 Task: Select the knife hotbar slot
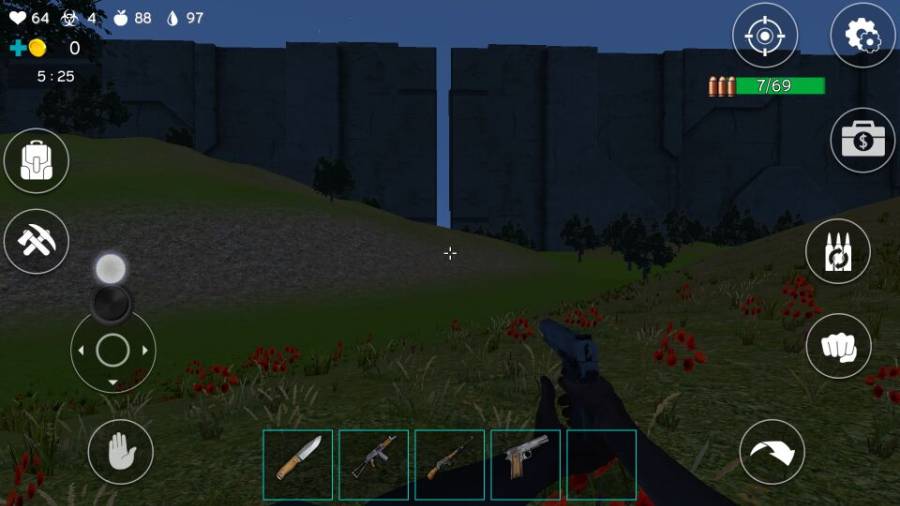coord(298,464)
